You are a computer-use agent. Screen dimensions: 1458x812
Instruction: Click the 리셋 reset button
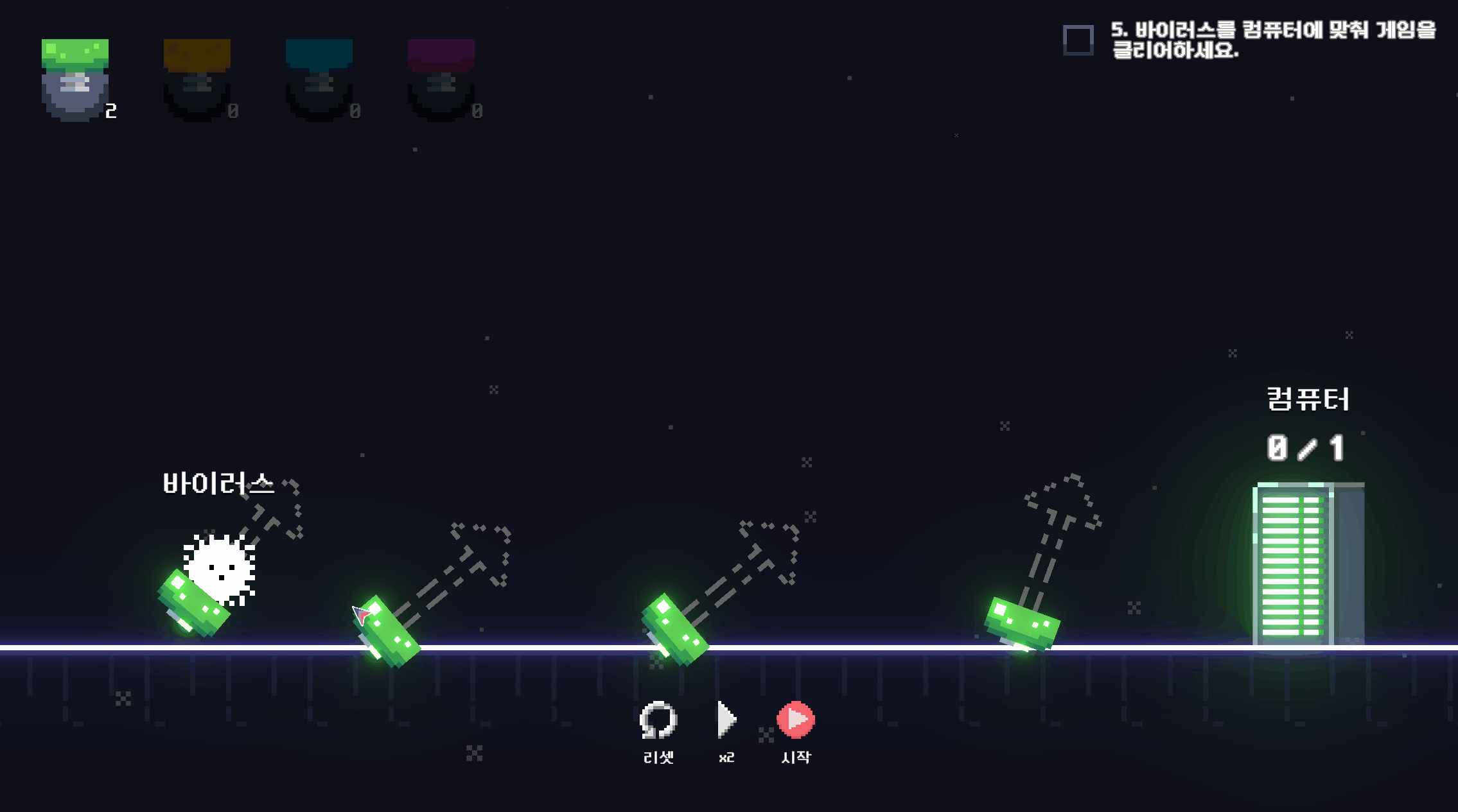[658, 720]
